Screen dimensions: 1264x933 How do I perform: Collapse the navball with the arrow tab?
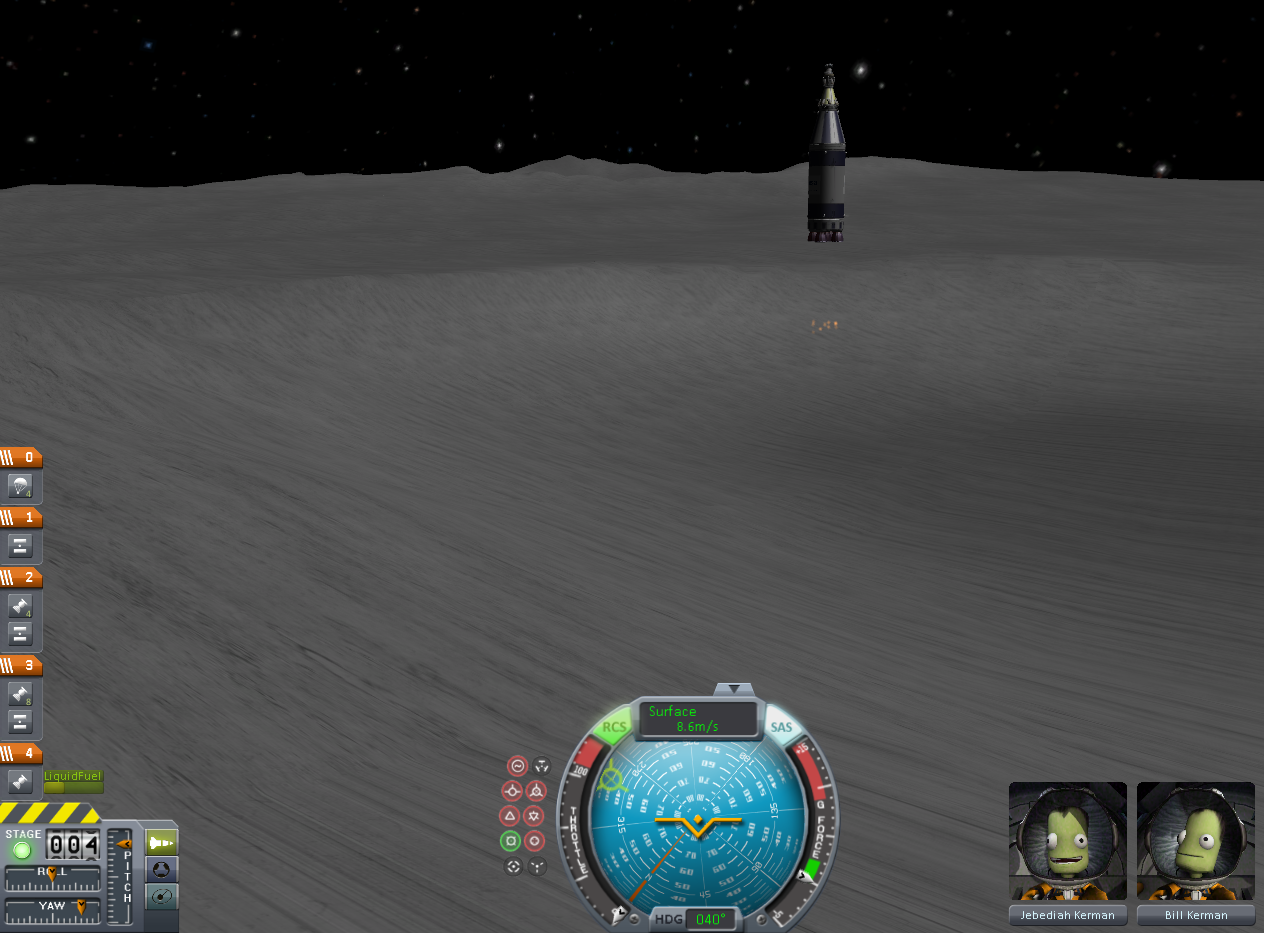click(736, 689)
